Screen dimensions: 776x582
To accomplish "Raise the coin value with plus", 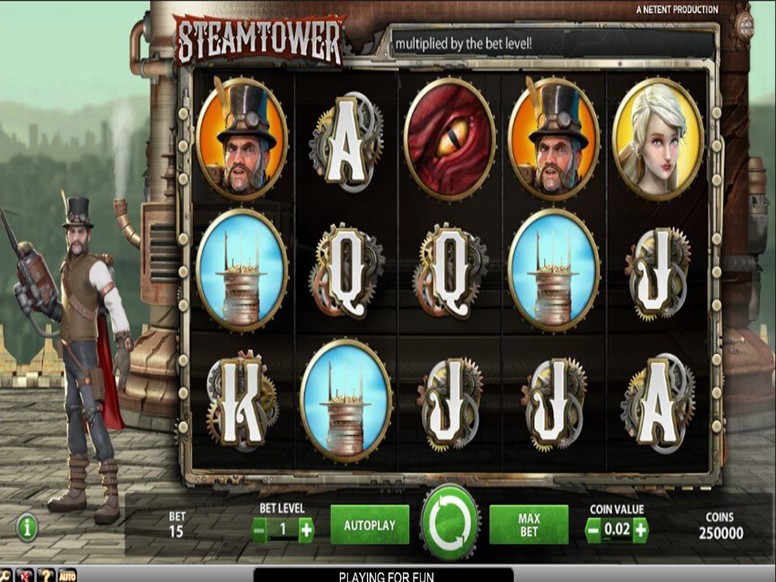I will 640,529.
